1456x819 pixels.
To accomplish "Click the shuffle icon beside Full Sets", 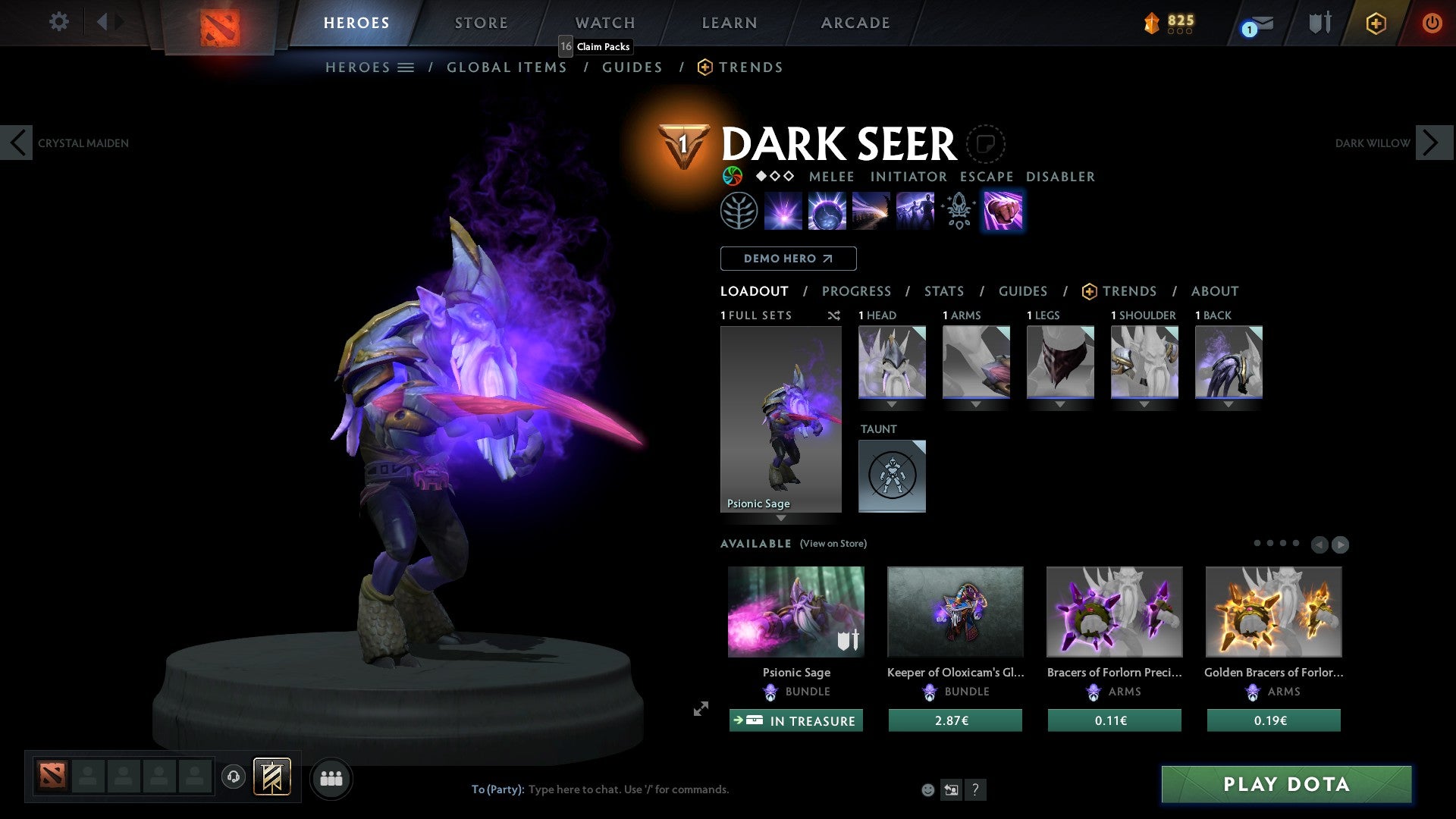I will (x=833, y=315).
